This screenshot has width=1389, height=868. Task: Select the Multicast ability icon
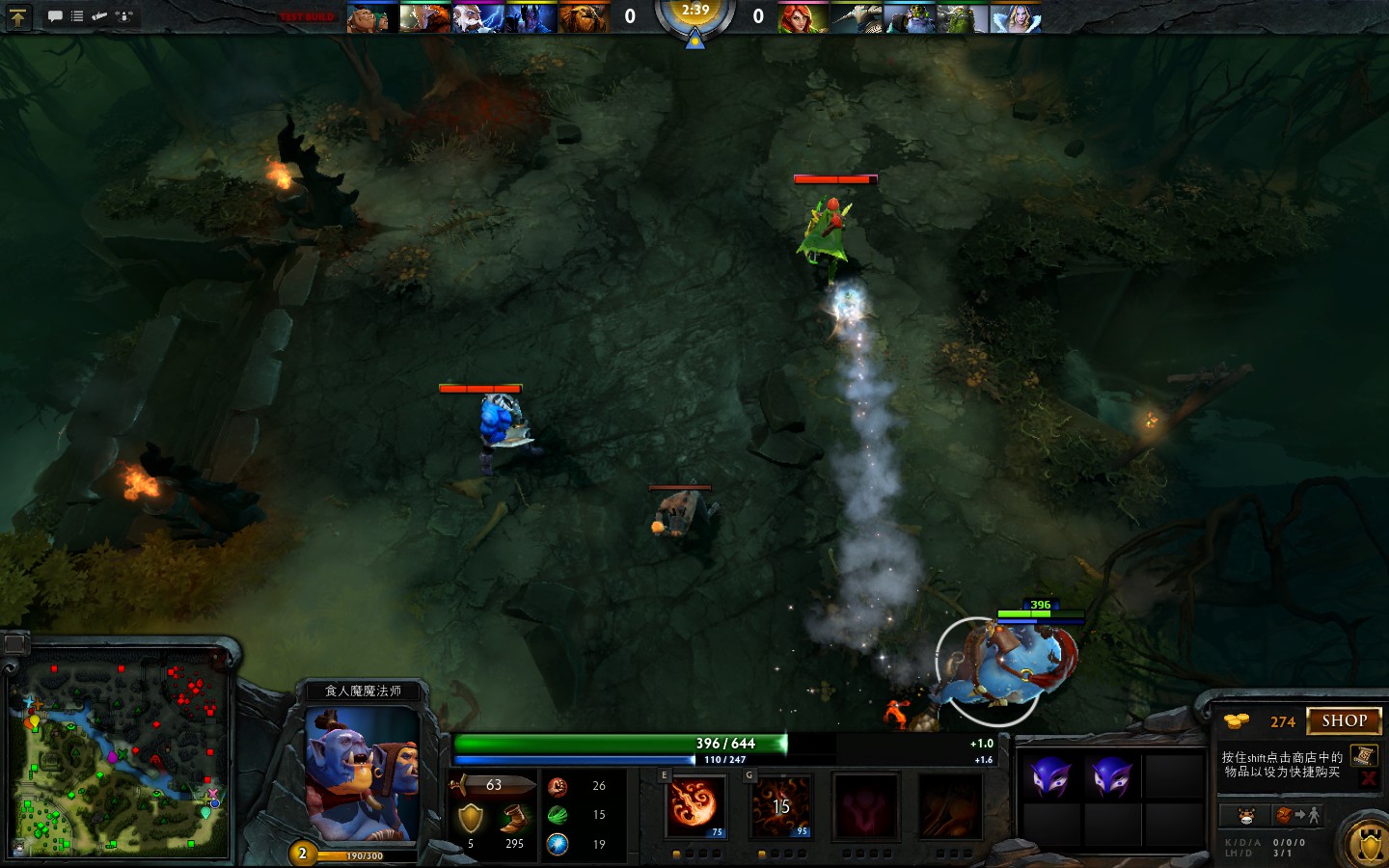point(950,805)
